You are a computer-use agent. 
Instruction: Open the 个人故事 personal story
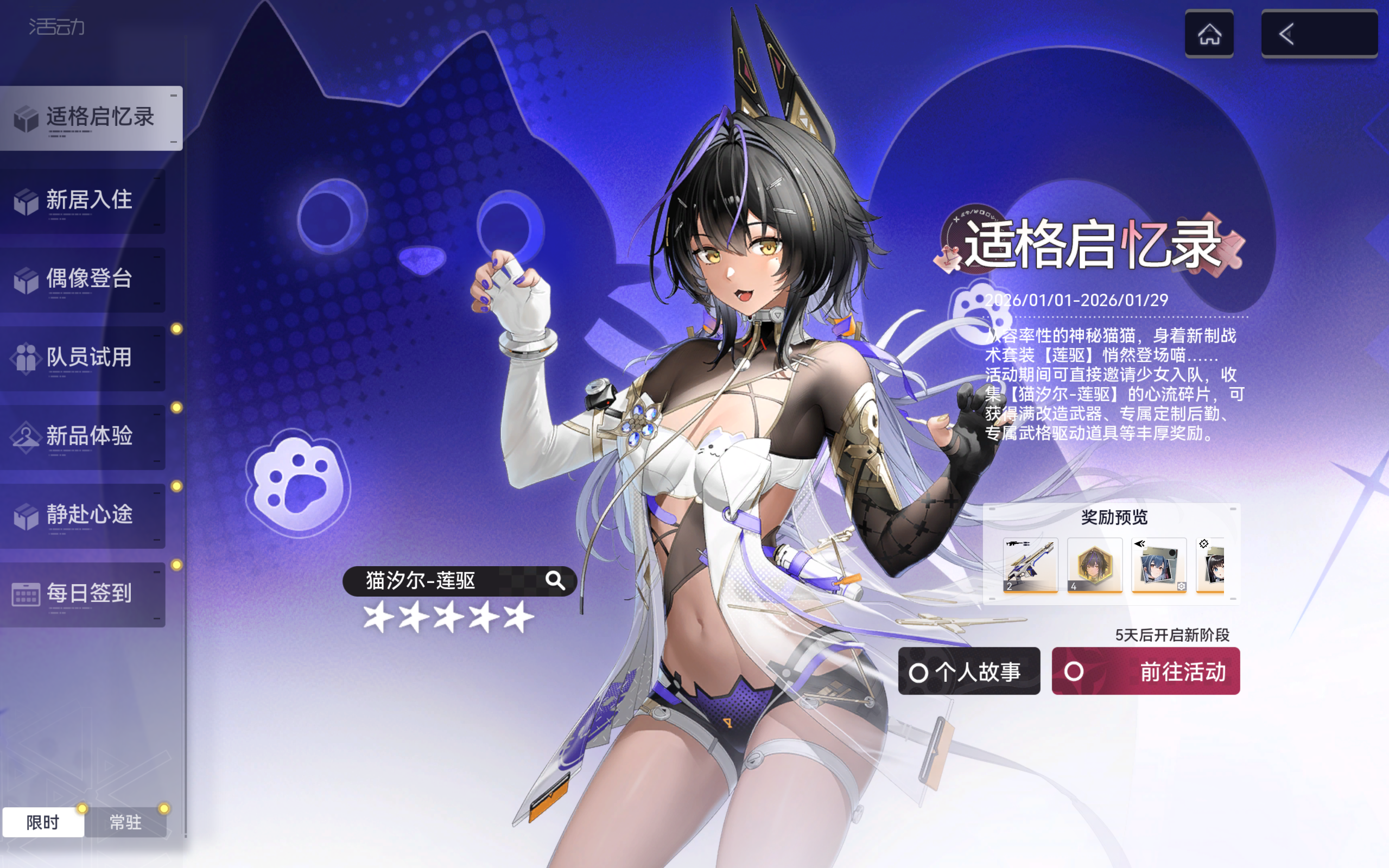point(969,671)
